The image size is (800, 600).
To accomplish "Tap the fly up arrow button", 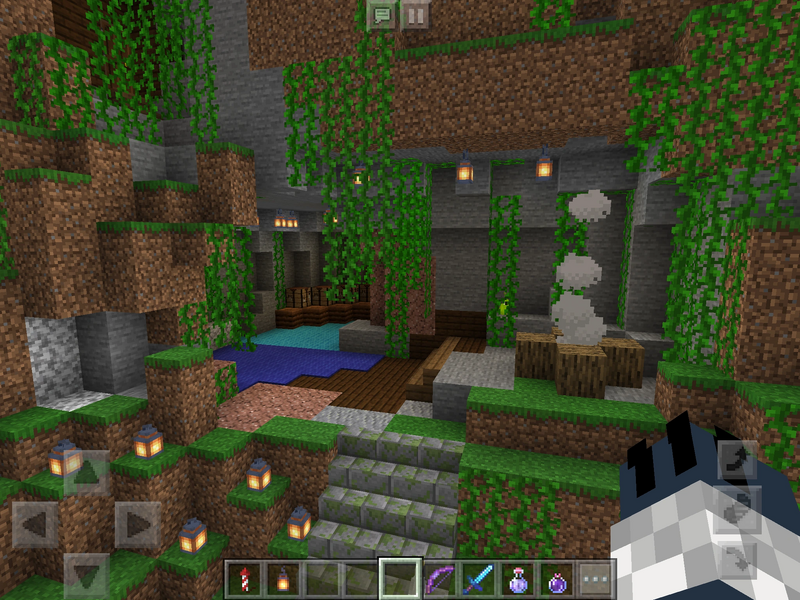I will pyautogui.click(x=735, y=459).
